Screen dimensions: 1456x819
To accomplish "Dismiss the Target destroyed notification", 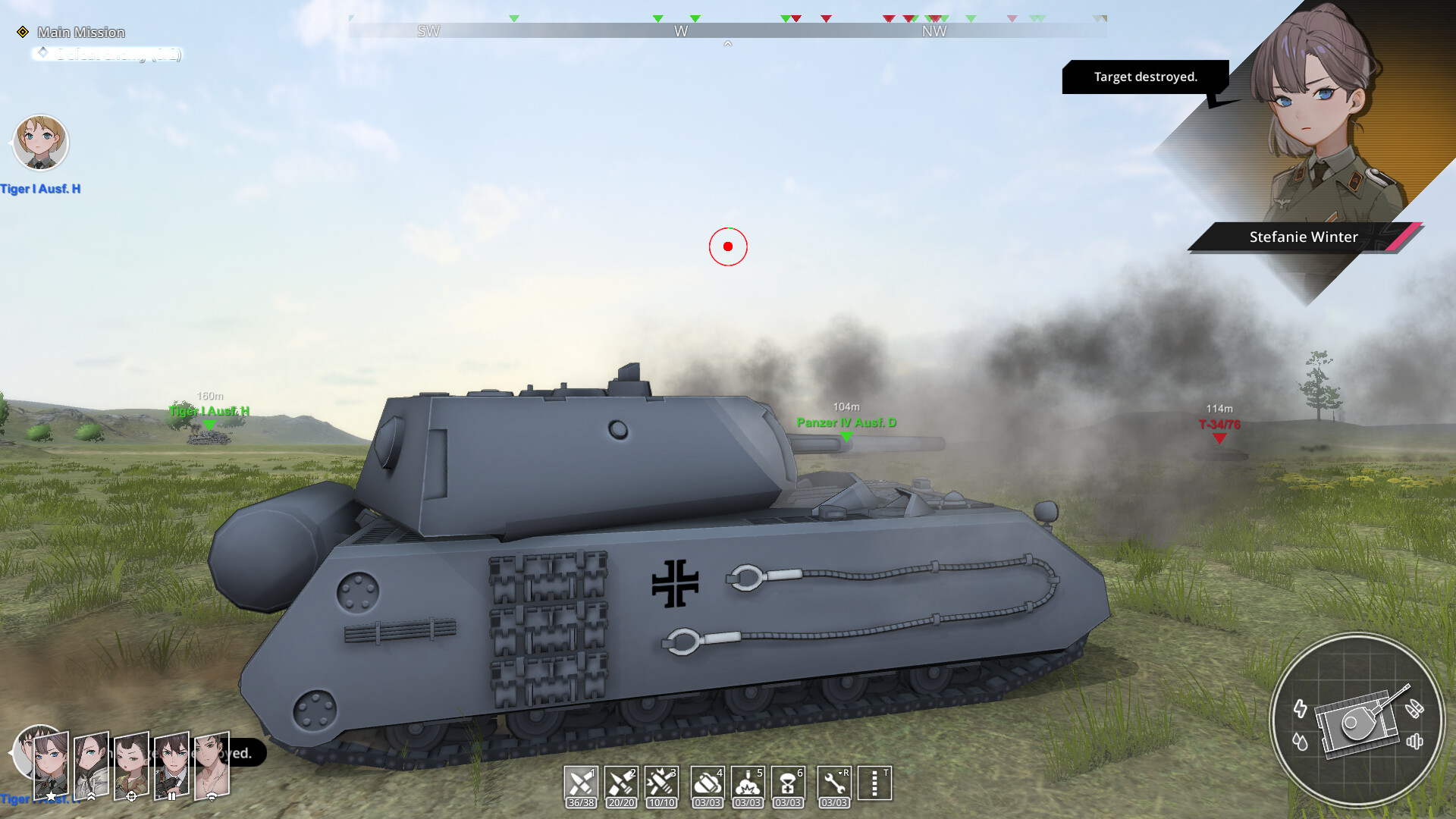I will coord(1146,77).
